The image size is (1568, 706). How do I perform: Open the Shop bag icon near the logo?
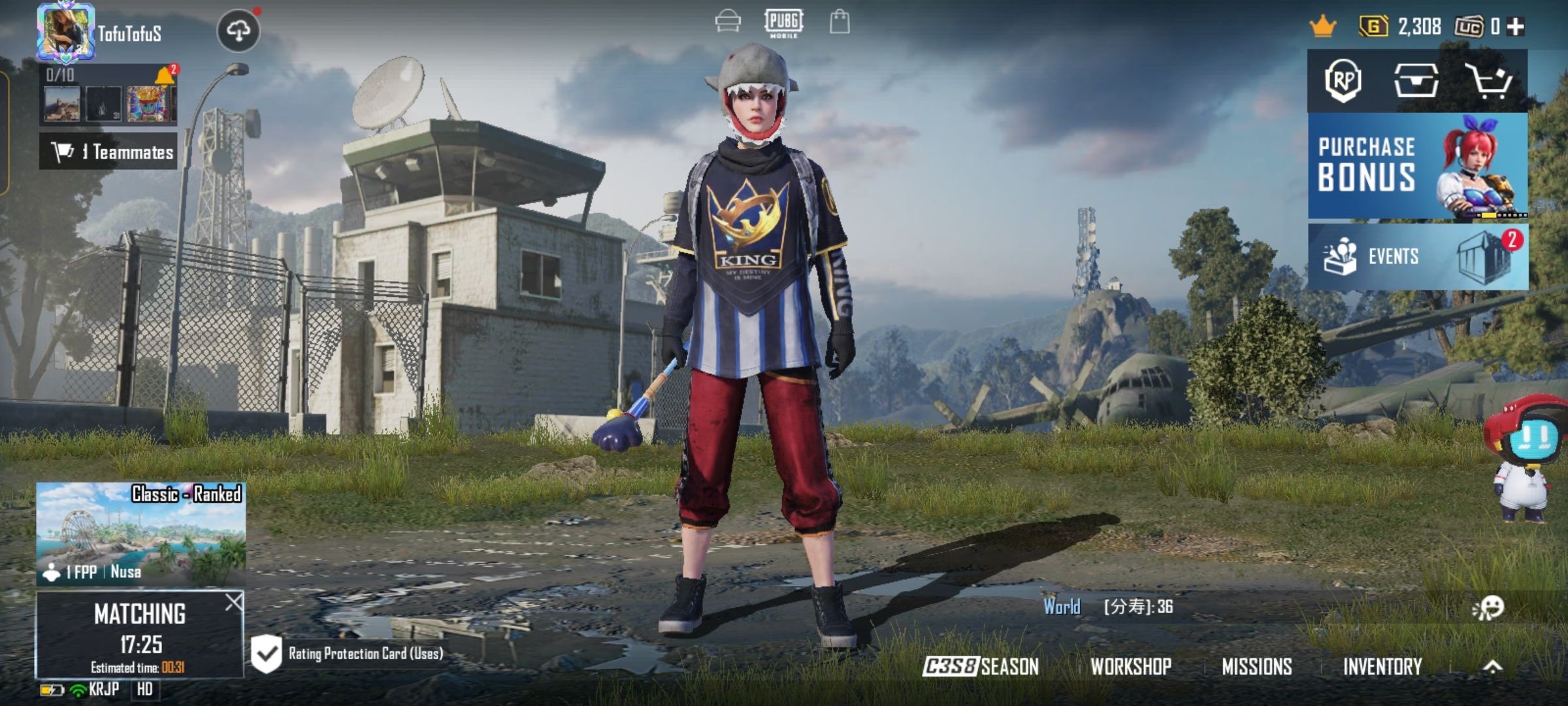(x=838, y=22)
